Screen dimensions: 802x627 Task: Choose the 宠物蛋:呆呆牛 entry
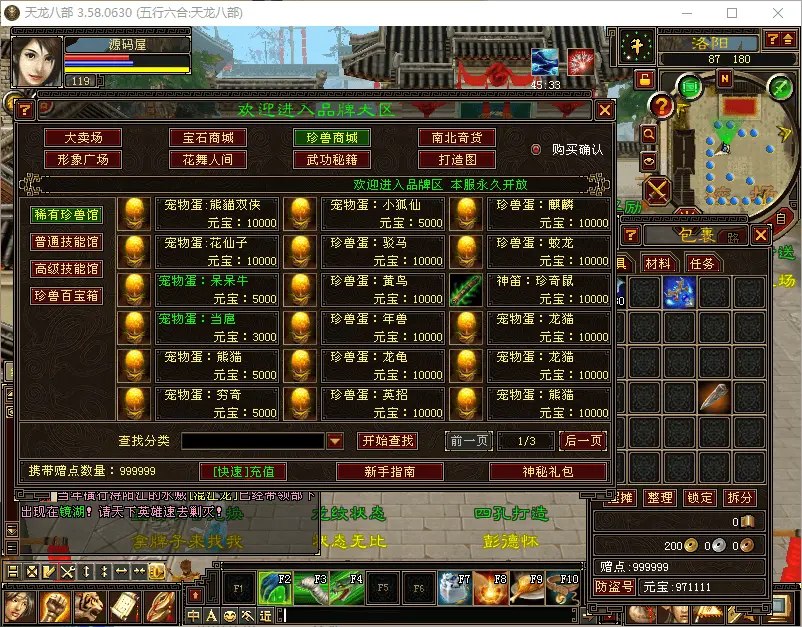point(217,288)
